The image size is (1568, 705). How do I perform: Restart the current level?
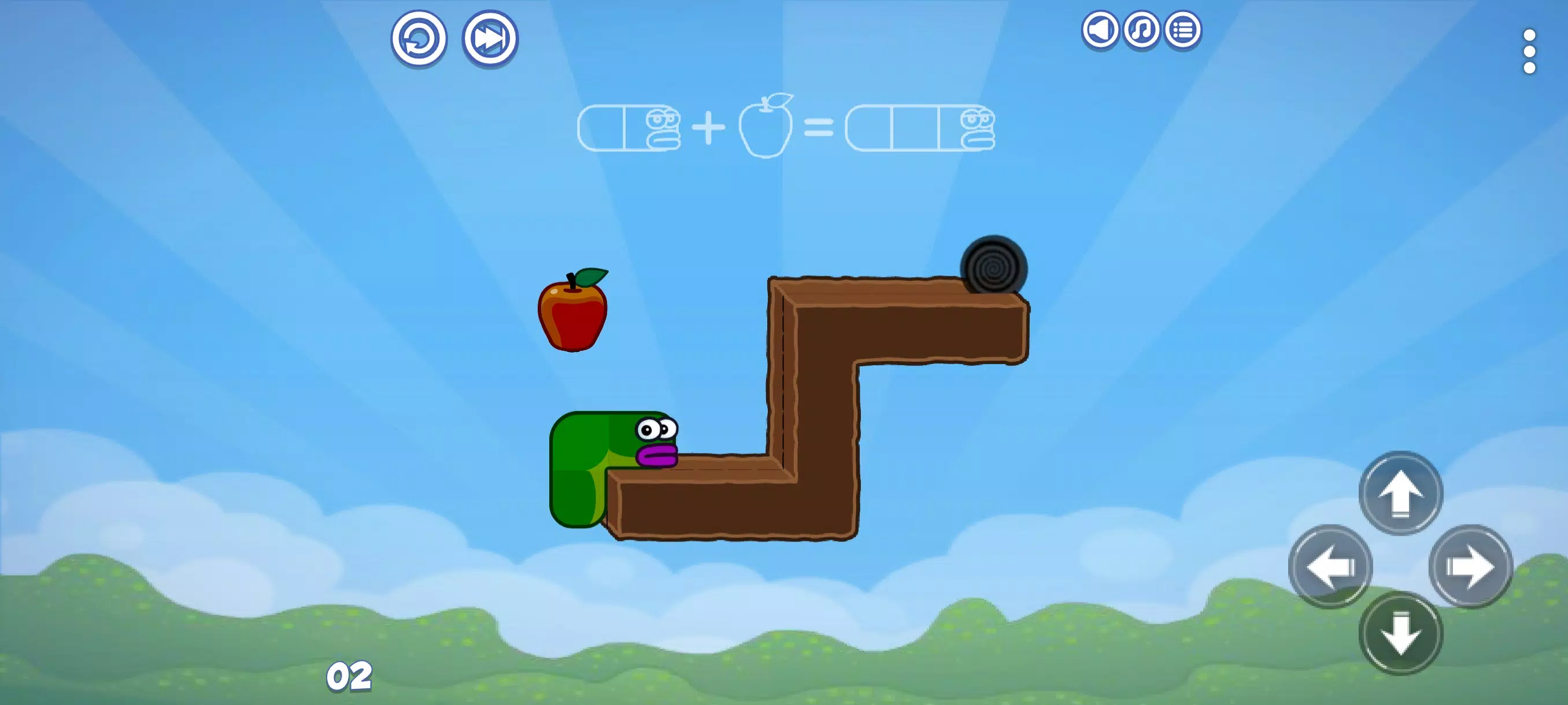(x=420, y=38)
